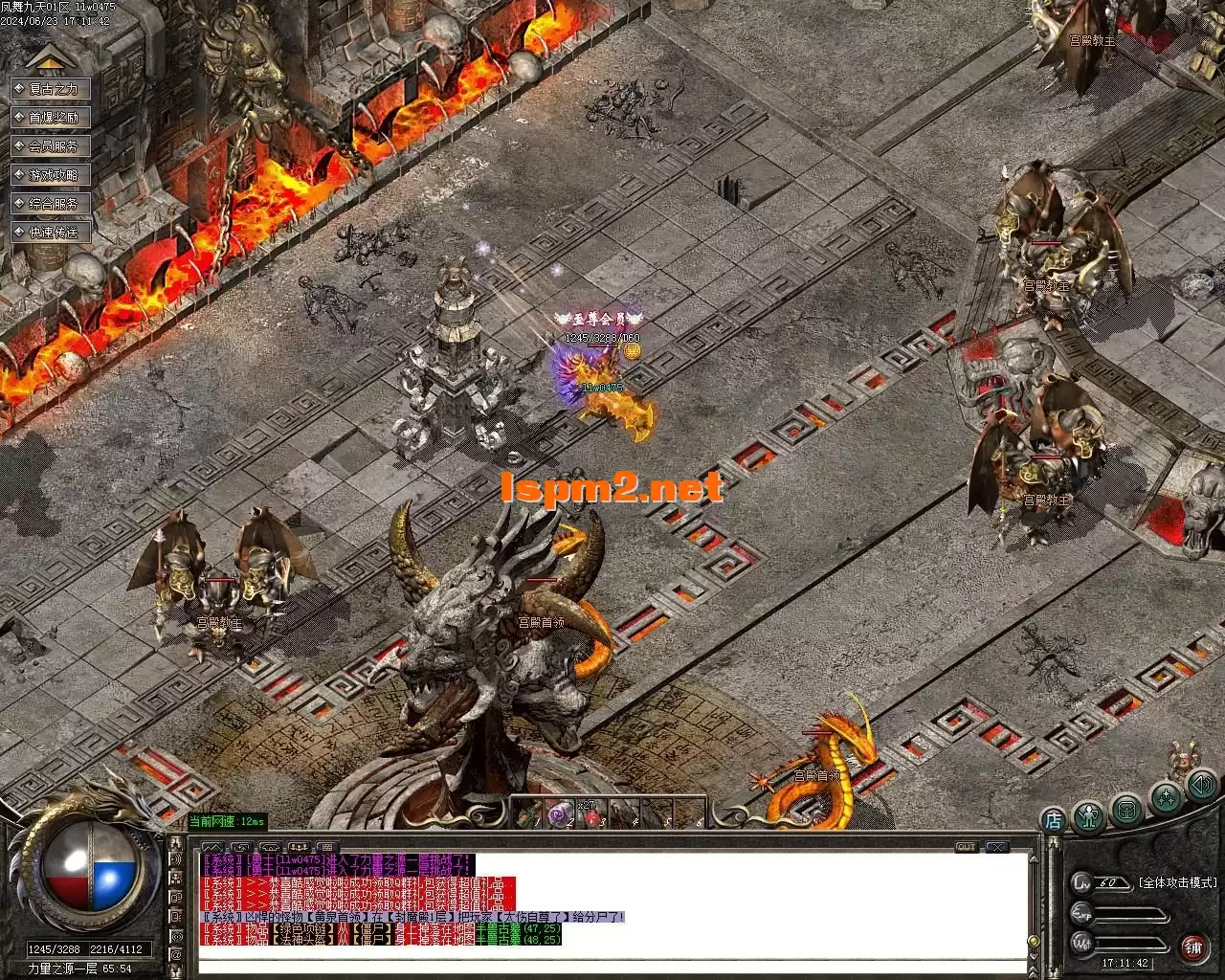Open the 综合服务 menu
The width and height of the screenshot is (1225, 980).
52,204
